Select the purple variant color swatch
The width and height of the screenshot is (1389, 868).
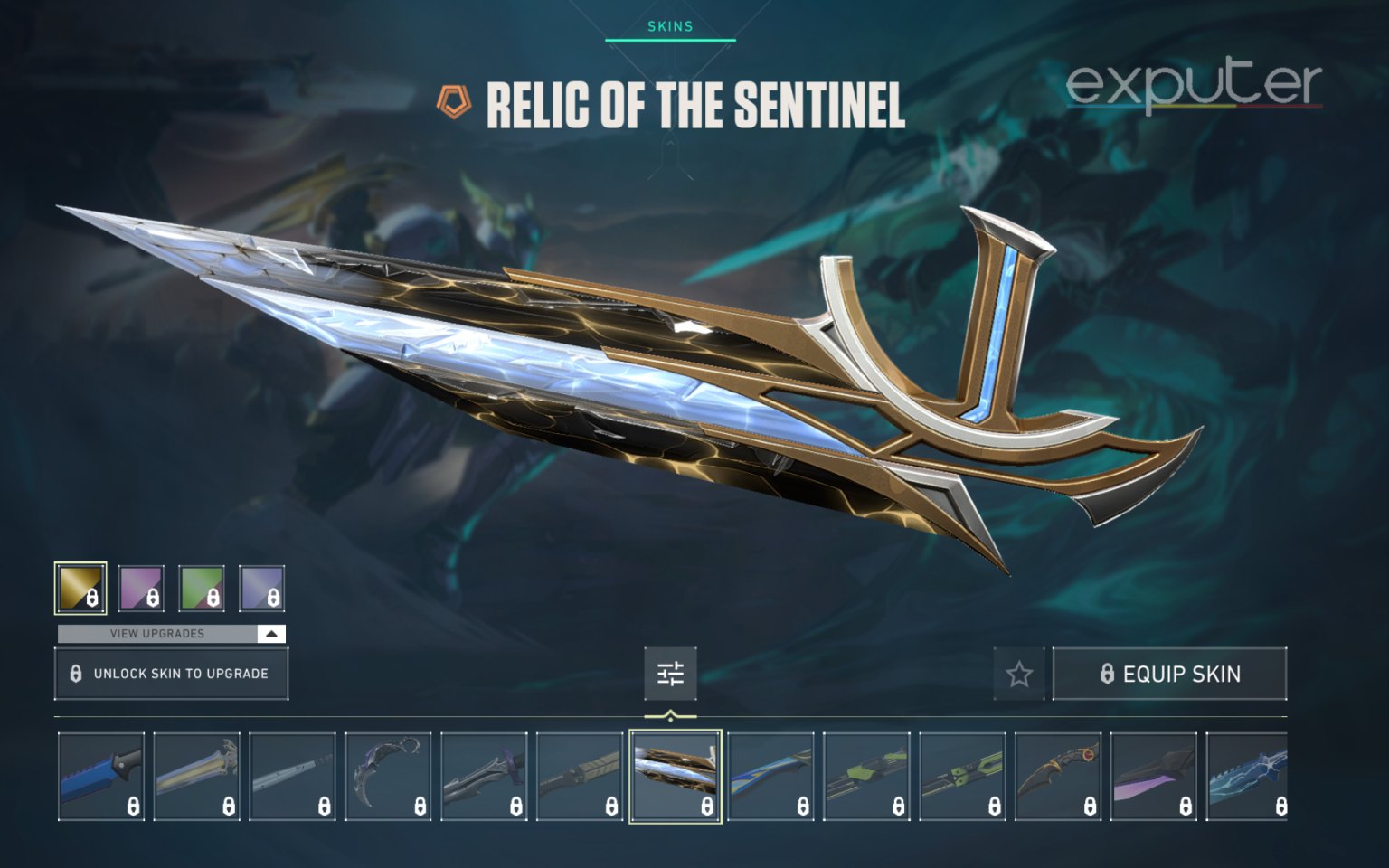tap(143, 588)
